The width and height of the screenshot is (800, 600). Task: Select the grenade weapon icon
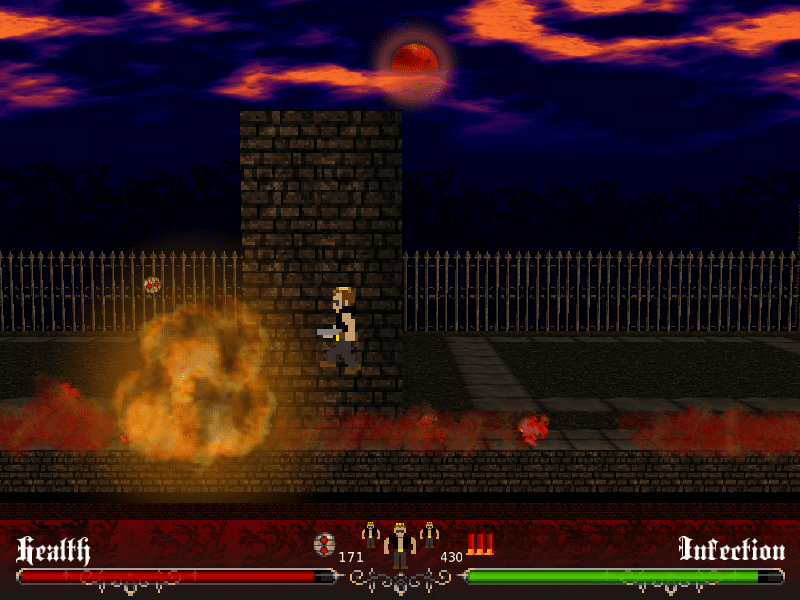324,545
